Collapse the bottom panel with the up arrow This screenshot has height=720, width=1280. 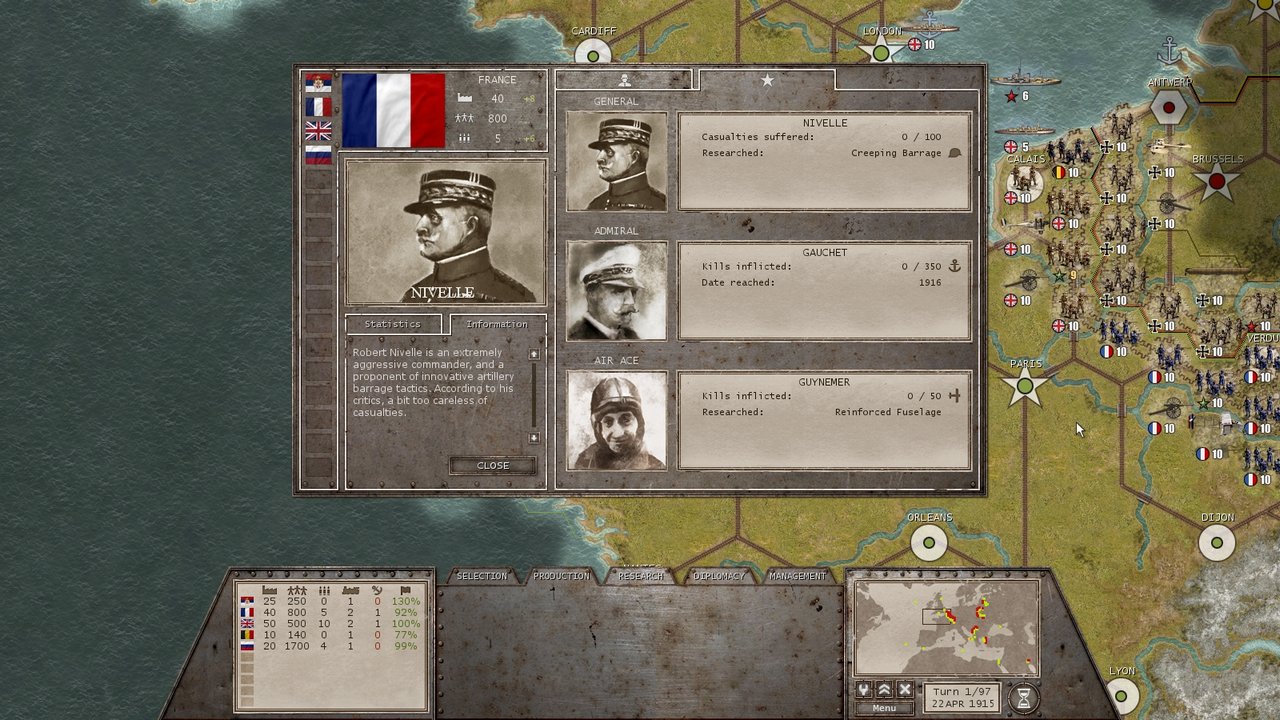pyautogui.click(x=884, y=688)
